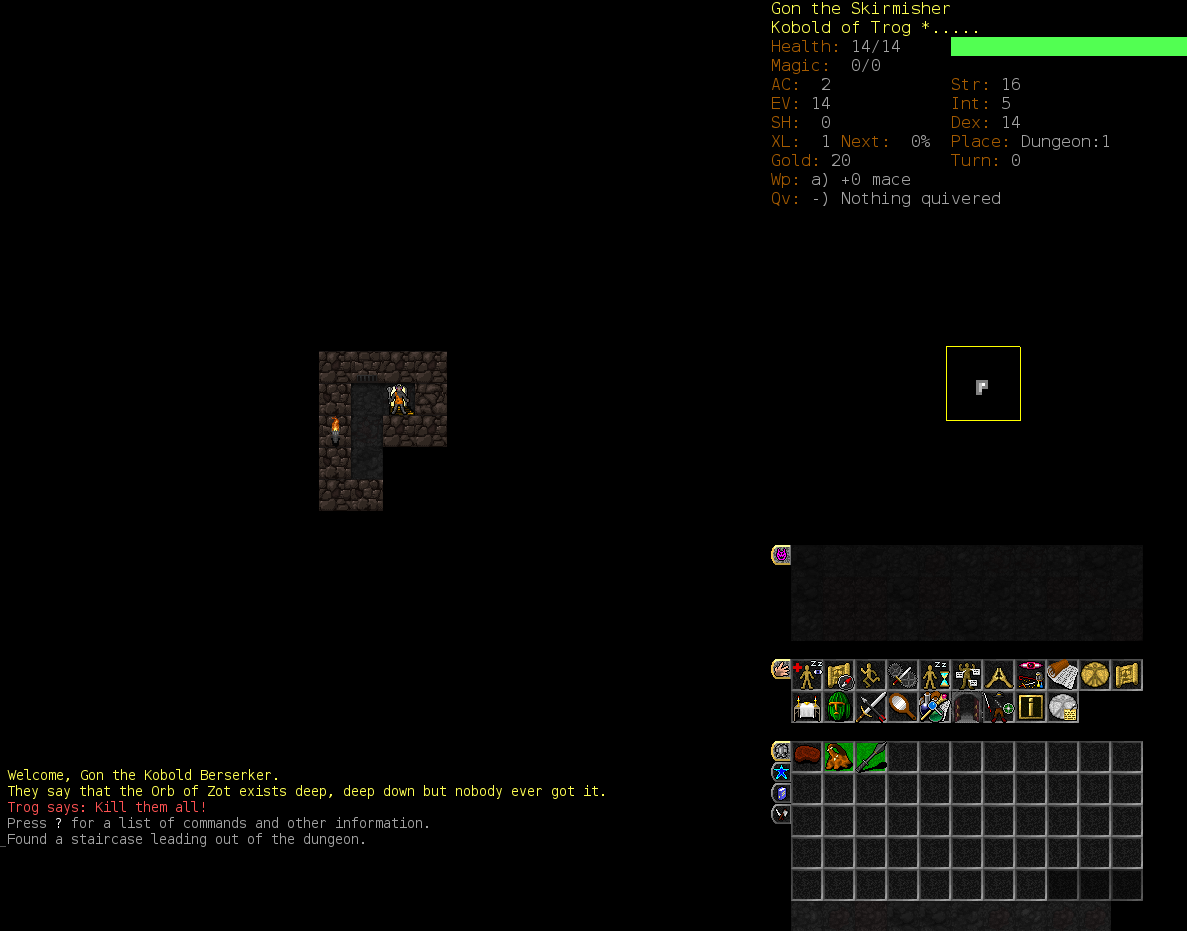Select the running figure travel command
This screenshot has height=931, width=1187.
[x=871, y=676]
